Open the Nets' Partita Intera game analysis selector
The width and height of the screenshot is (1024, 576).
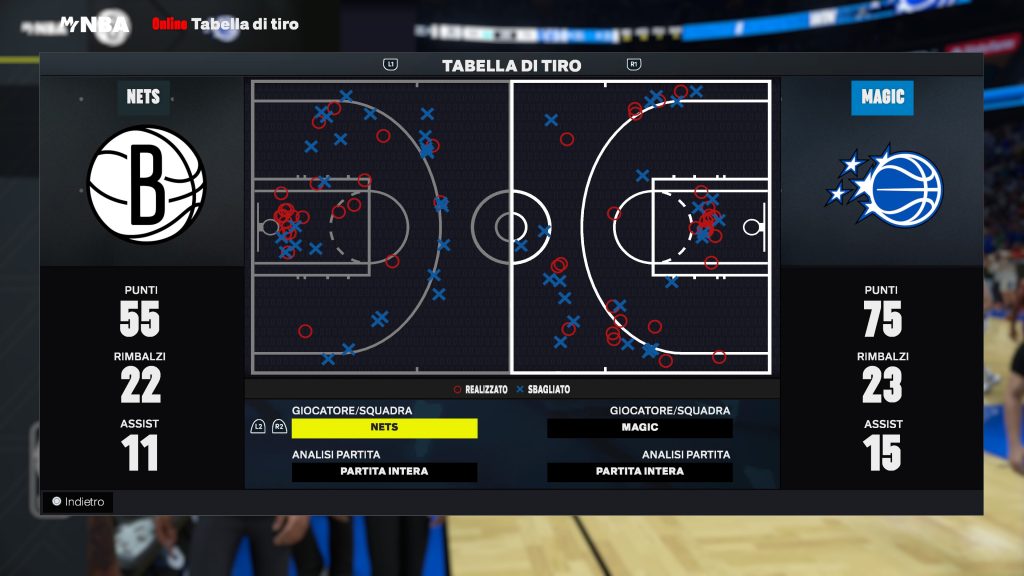pos(384,472)
